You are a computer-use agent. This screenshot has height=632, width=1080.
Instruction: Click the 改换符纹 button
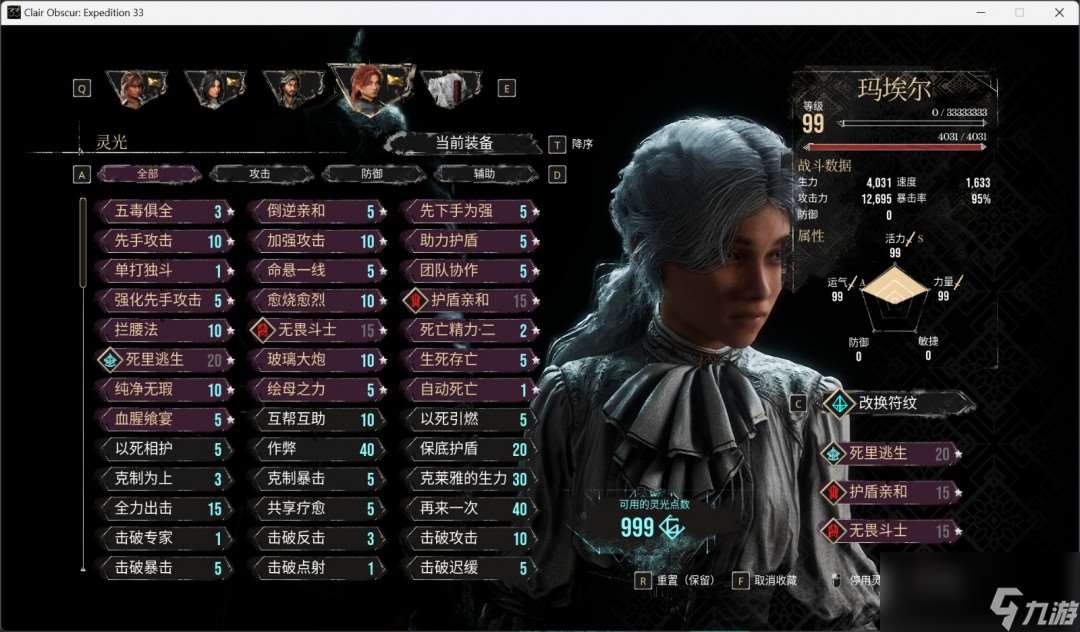click(896, 404)
